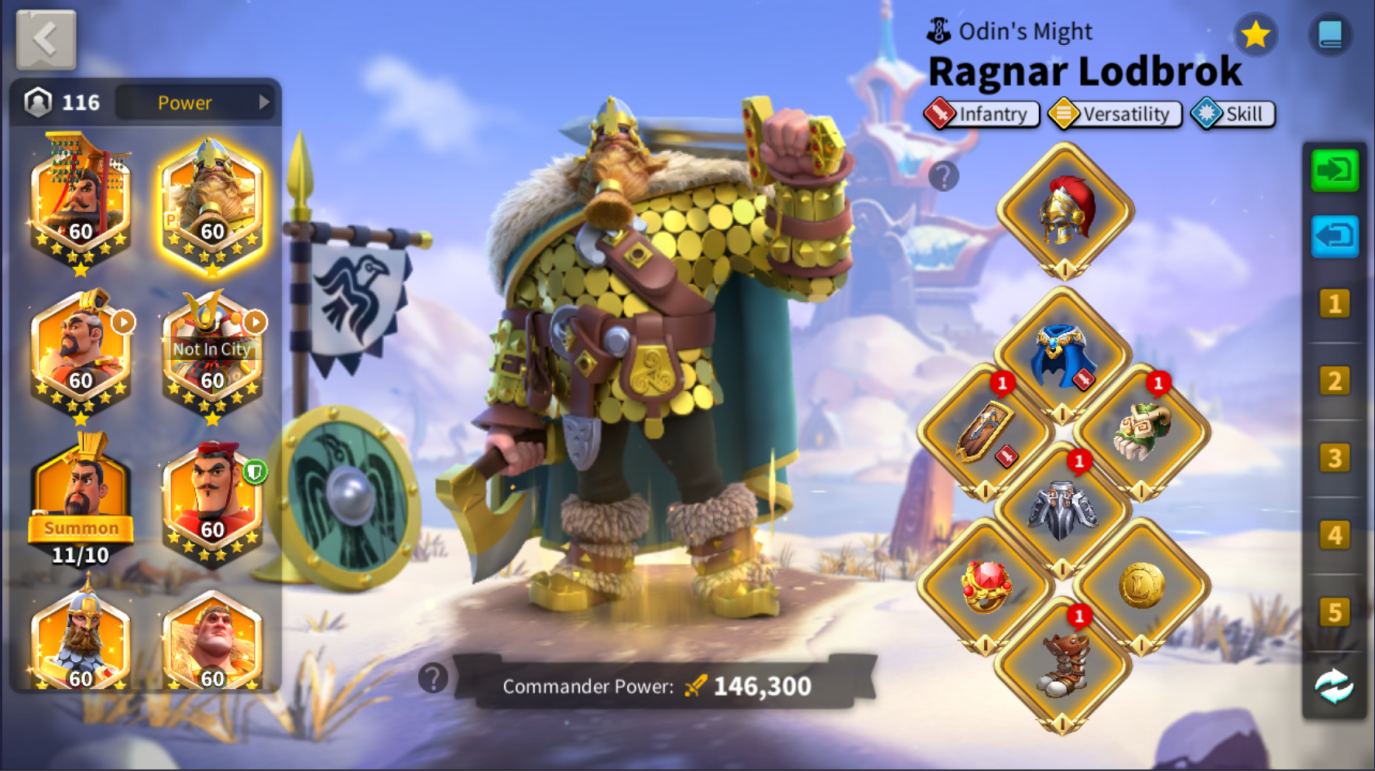Viewport: 1375px width, 771px height.
Task: Click the green arrow equip button
Action: pos(1335,171)
